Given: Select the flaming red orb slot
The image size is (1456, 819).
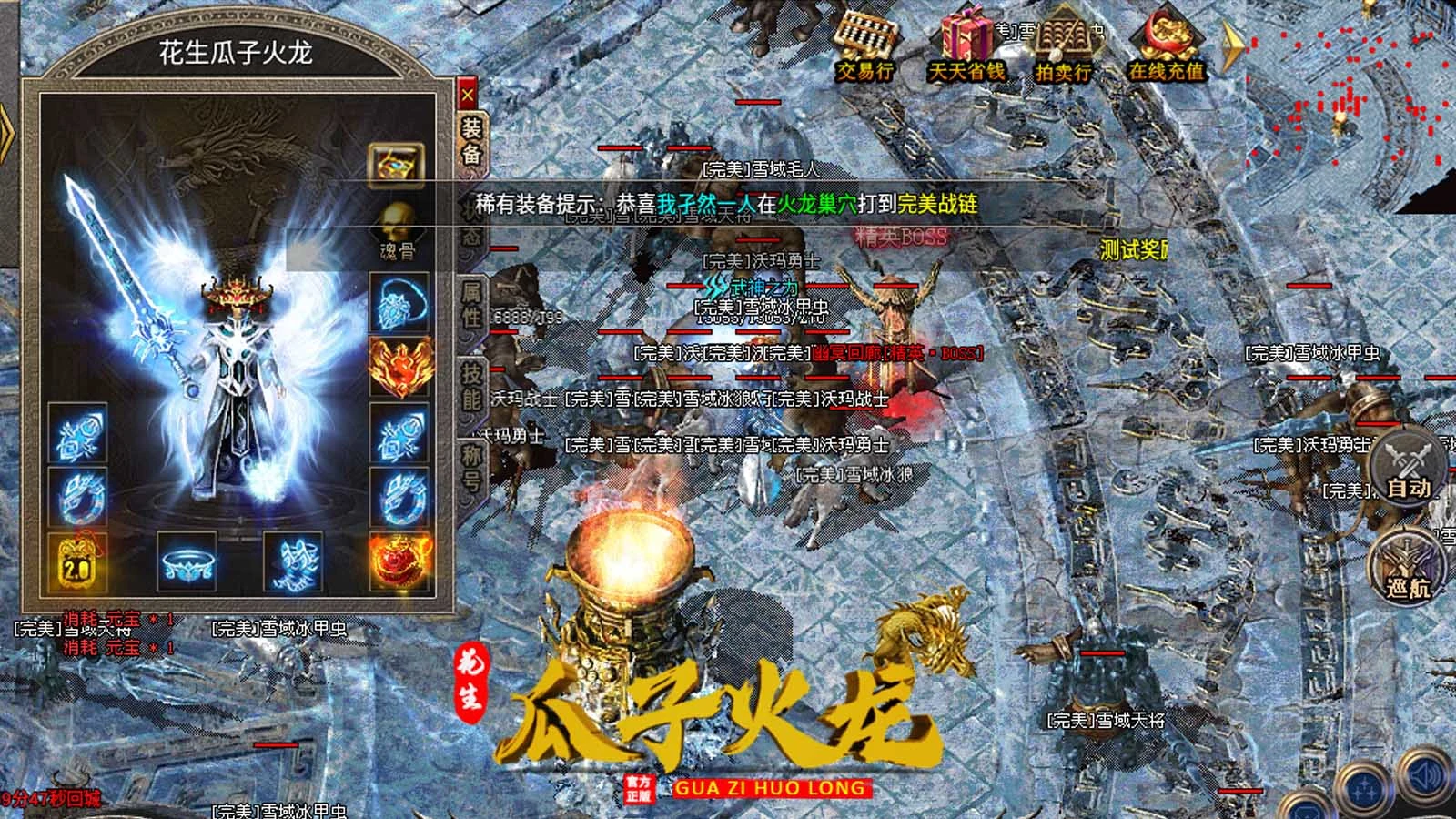Looking at the screenshot, I should pyautogui.click(x=399, y=561).
